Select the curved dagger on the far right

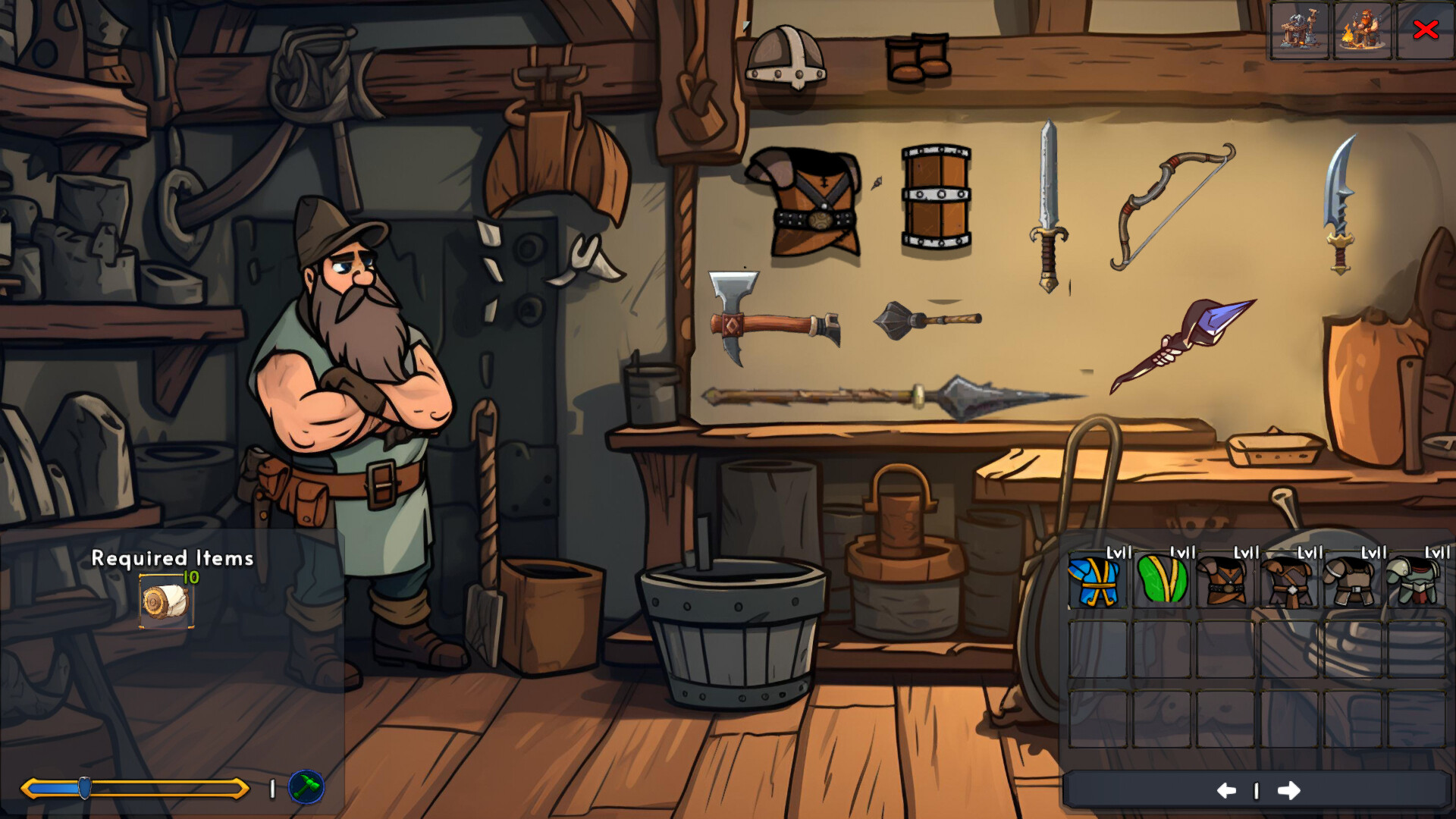pyautogui.click(x=1342, y=205)
